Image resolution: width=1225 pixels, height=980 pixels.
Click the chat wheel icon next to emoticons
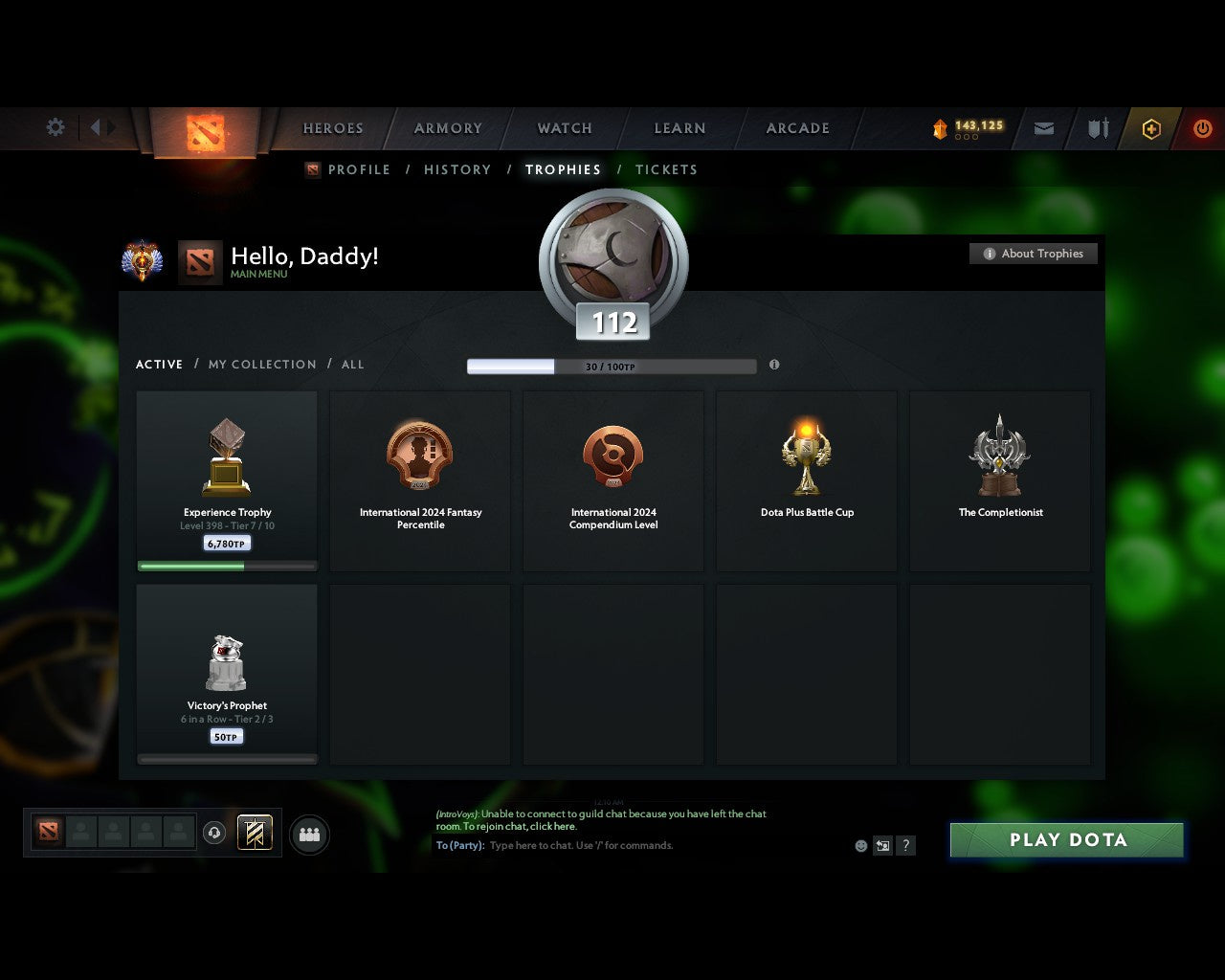(881, 845)
